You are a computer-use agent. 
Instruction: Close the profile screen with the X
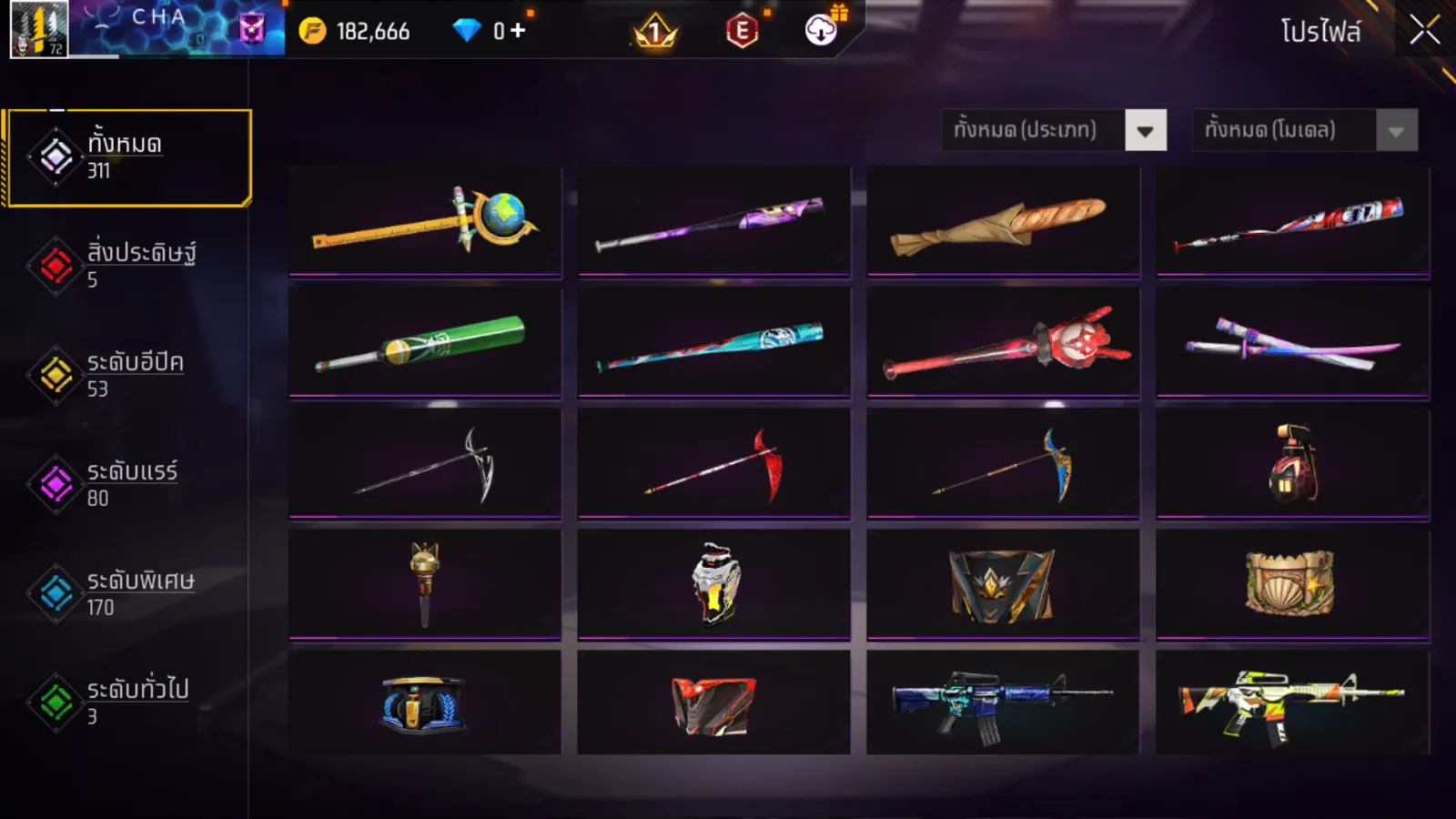point(1424,30)
